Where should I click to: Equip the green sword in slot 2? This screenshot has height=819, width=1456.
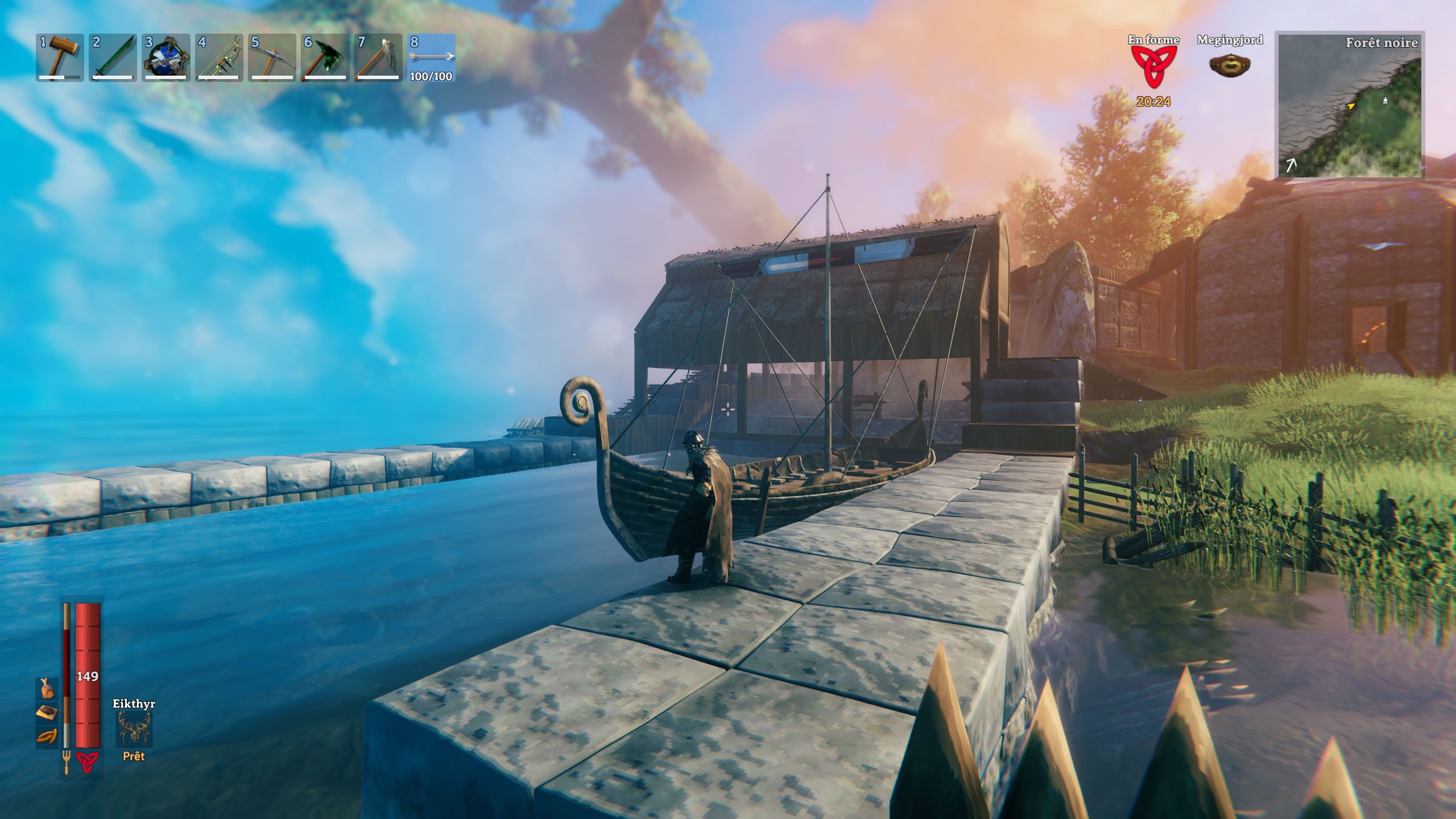[x=113, y=57]
